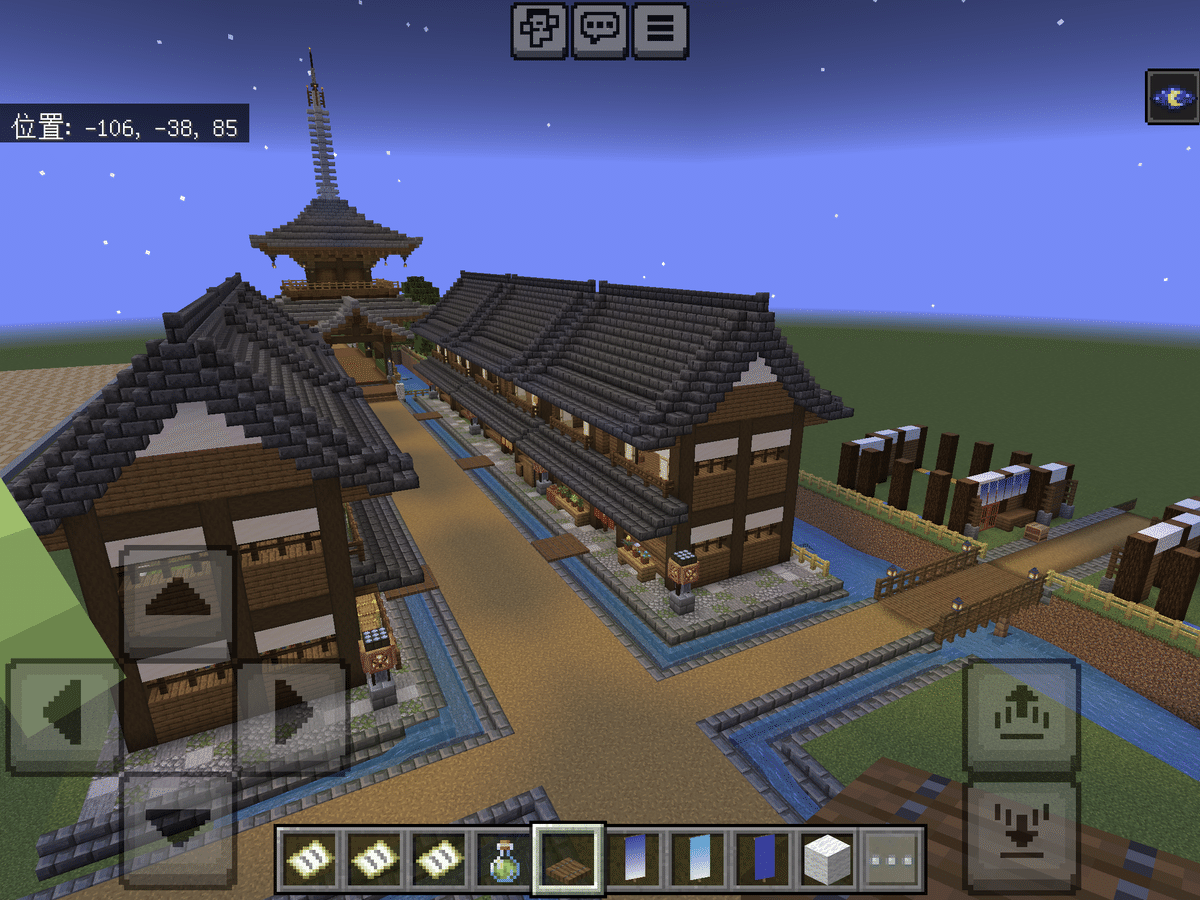Tap the fly up button
The height and width of the screenshot is (900, 1200).
tap(1021, 715)
